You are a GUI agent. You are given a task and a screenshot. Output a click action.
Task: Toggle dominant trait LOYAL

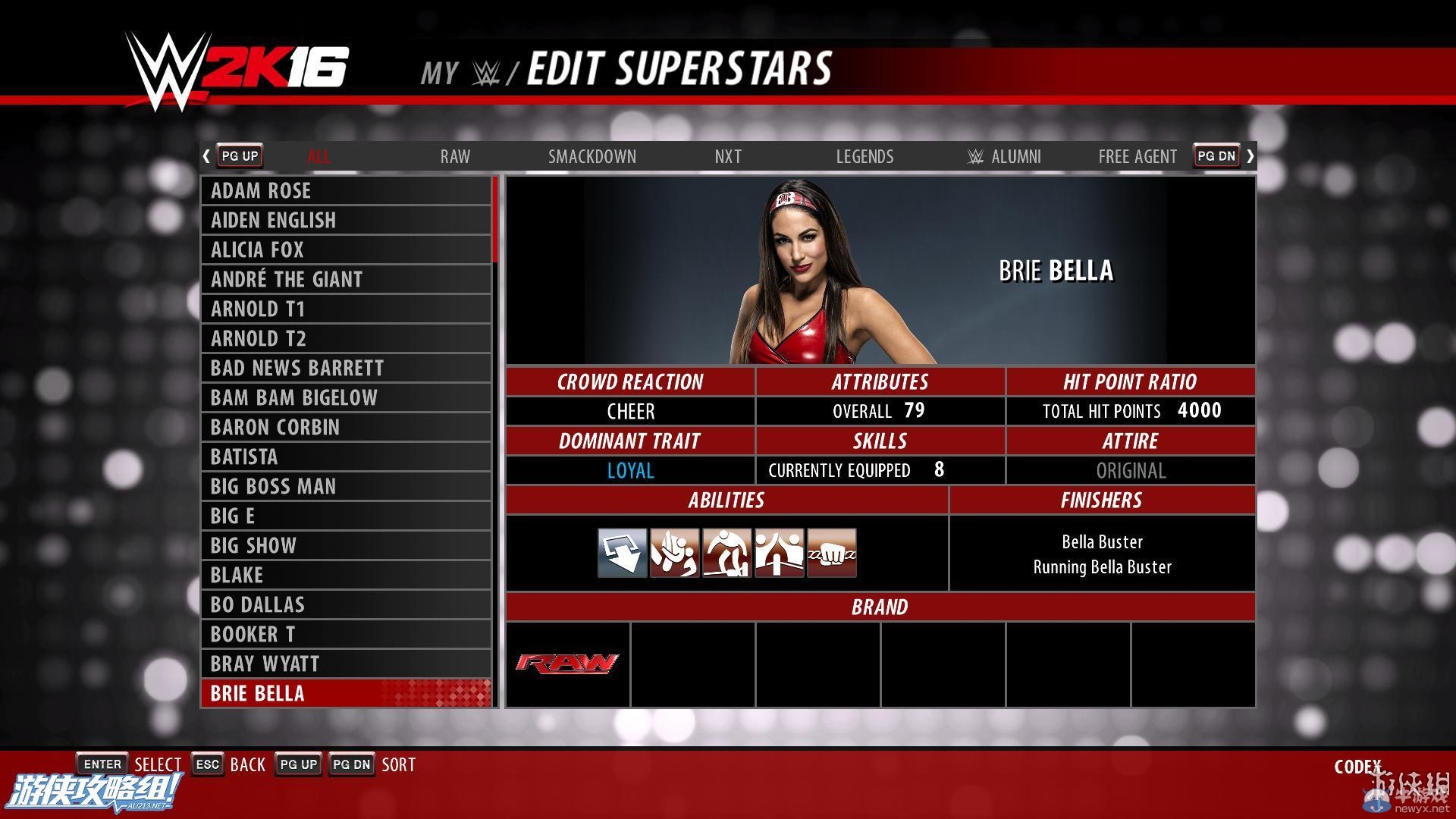click(x=630, y=470)
